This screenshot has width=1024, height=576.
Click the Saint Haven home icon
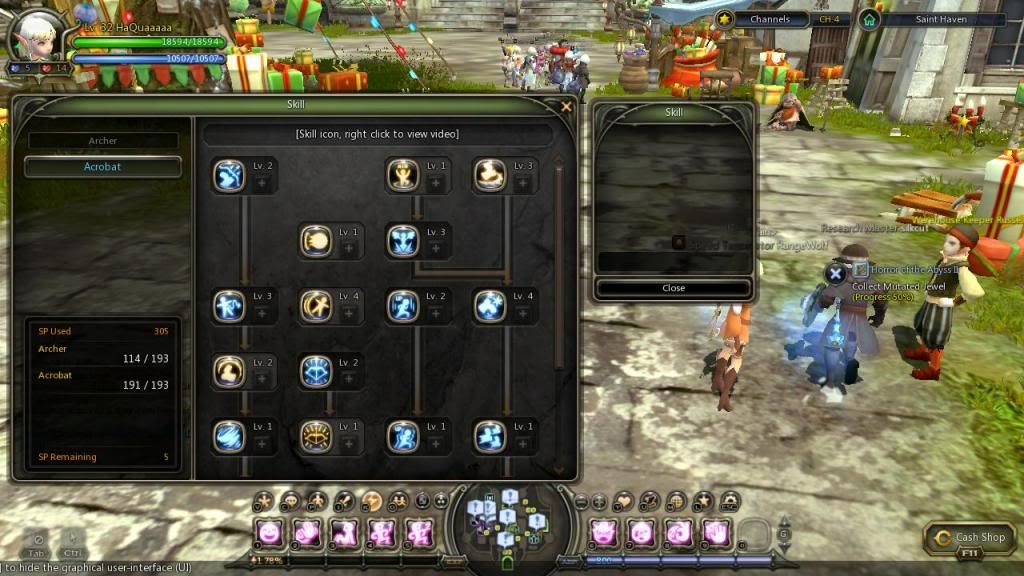[x=870, y=19]
